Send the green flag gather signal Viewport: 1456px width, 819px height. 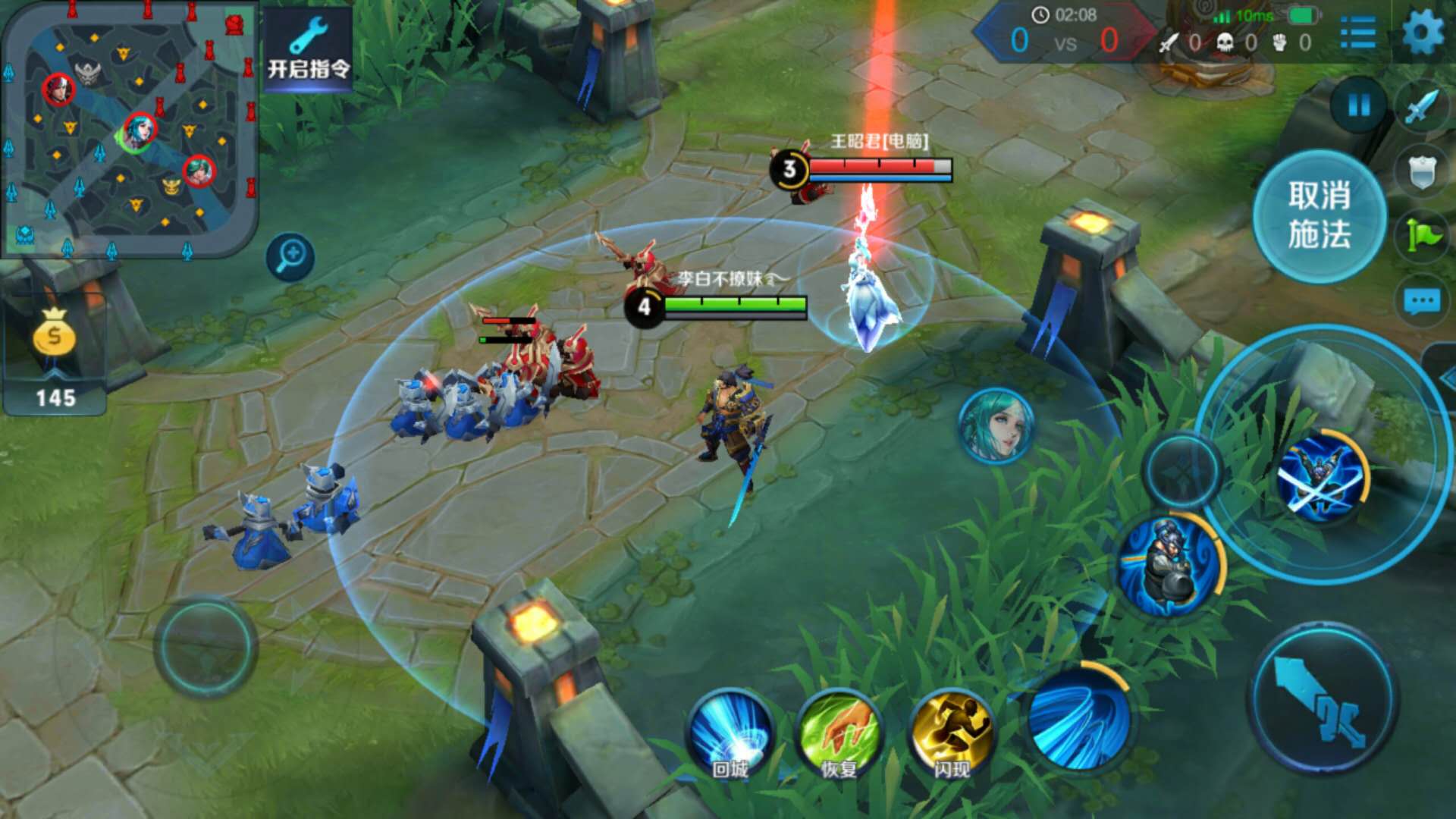tap(1422, 236)
